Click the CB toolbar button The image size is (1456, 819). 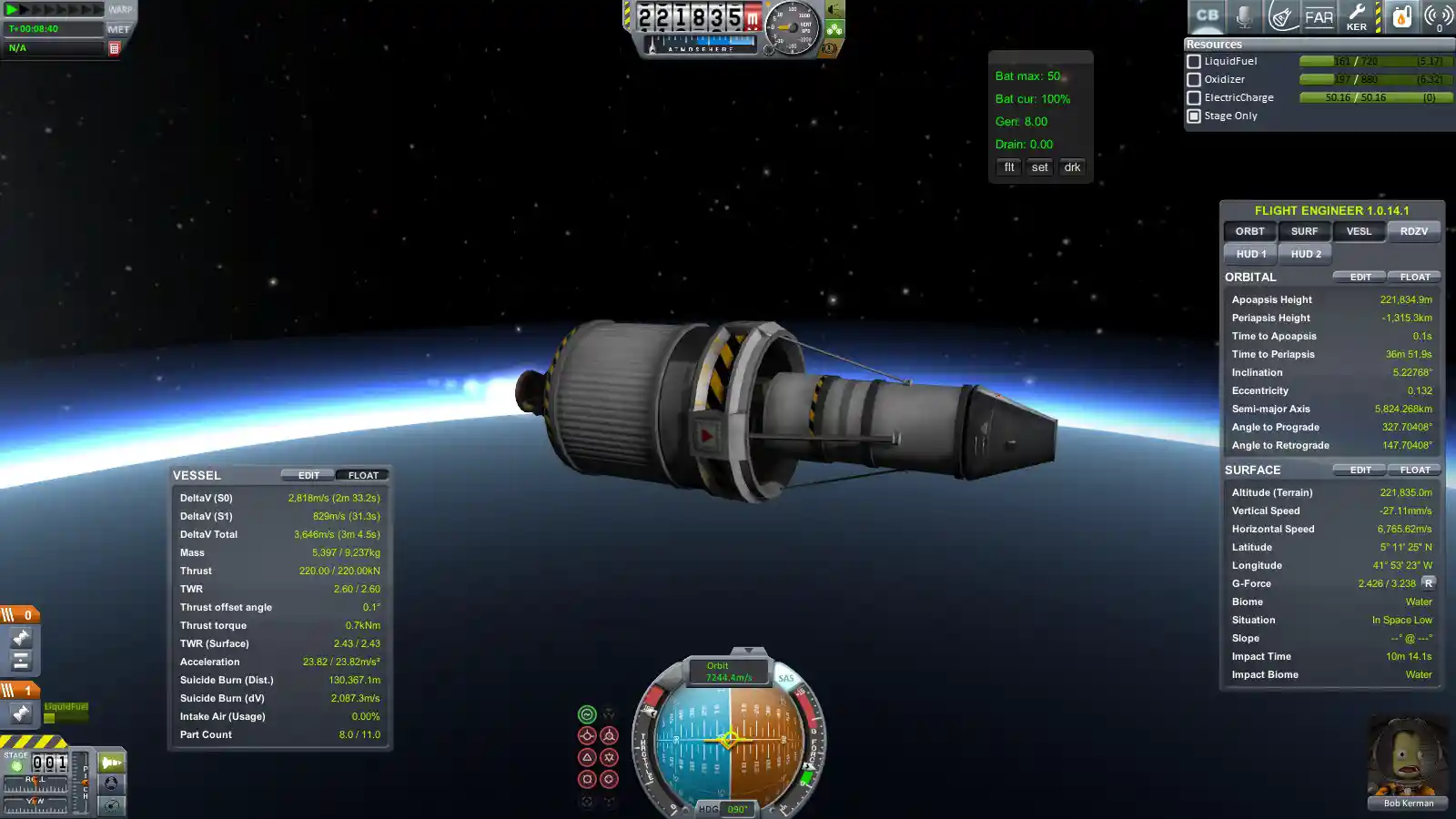[x=1207, y=16]
